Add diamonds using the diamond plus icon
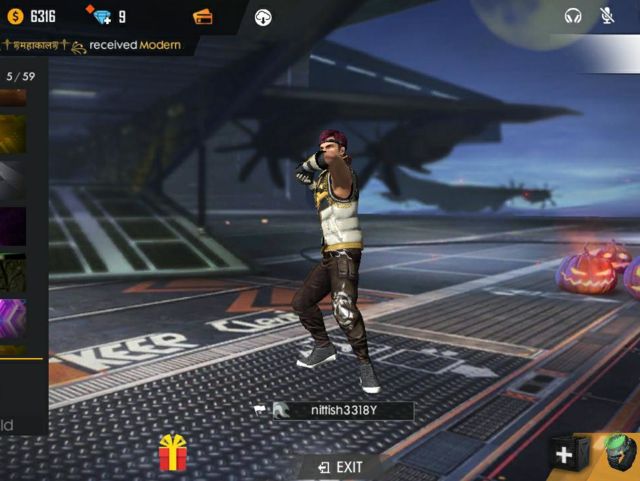Screen dimensions: 640x481 98,16
